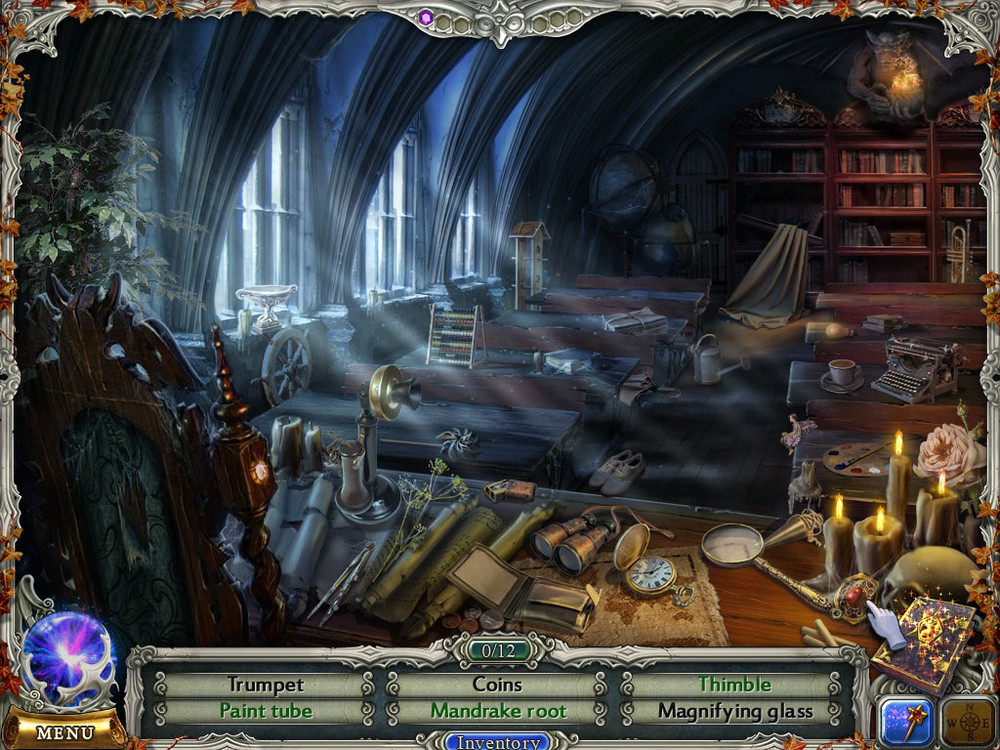Viewport: 1000px width, 750px height.
Task: Select Mandrake root in the item list
Action: click(x=497, y=712)
